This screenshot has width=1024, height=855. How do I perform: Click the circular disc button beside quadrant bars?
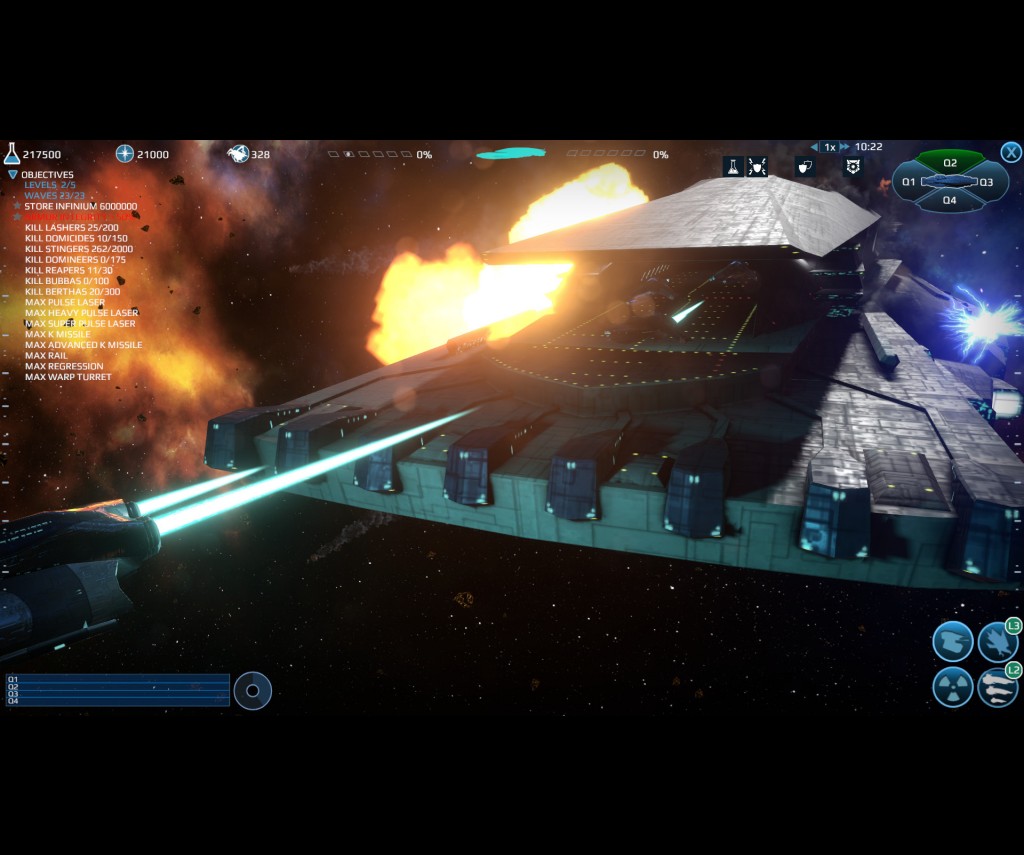pos(252,690)
